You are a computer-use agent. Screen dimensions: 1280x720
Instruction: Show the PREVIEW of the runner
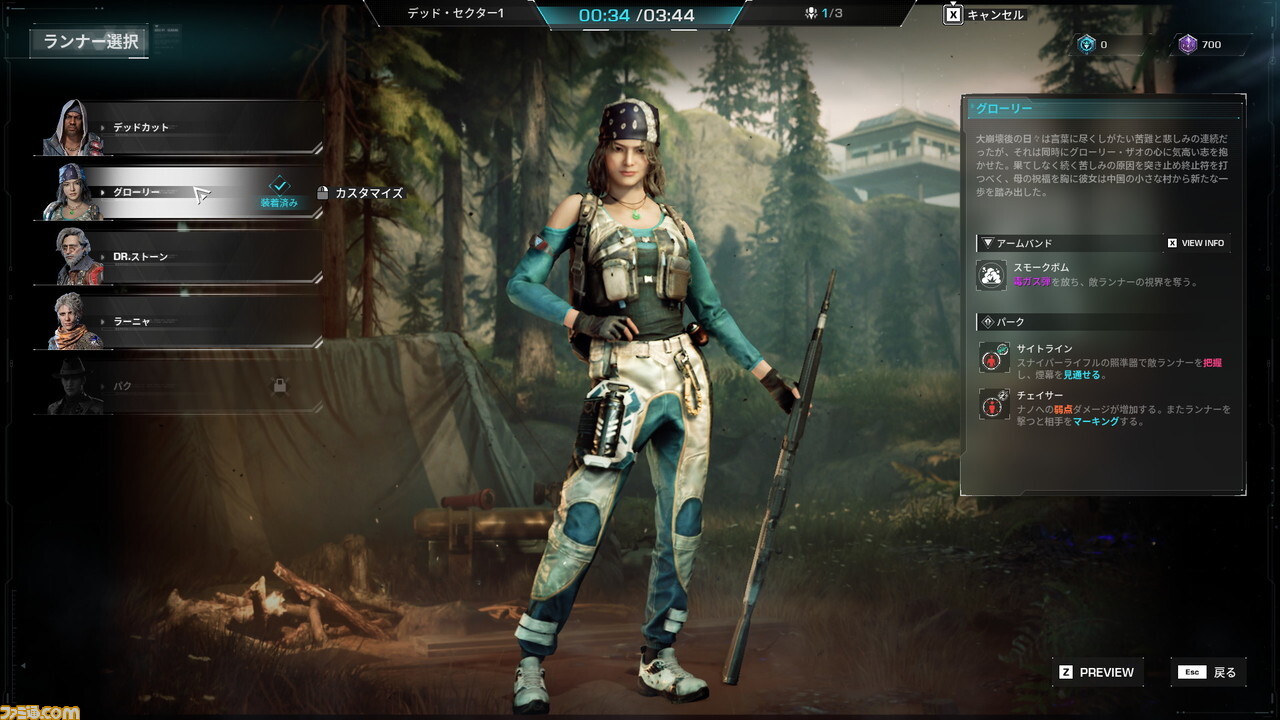1097,672
